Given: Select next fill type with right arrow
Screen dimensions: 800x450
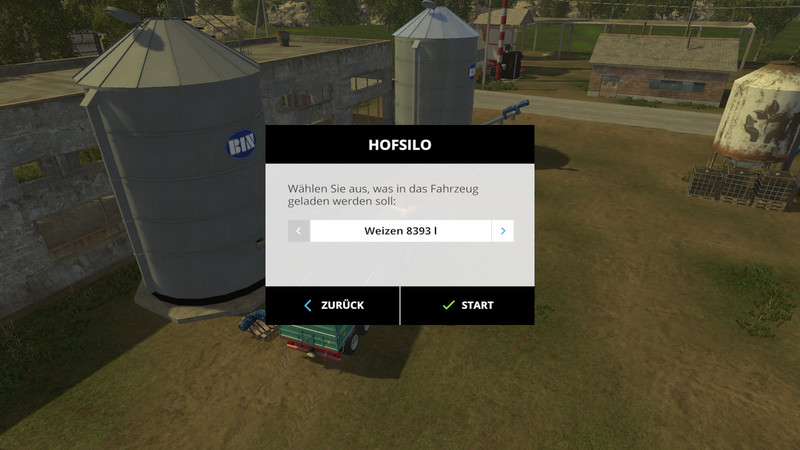Looking at the screenshot, I should tap(502, 231).
